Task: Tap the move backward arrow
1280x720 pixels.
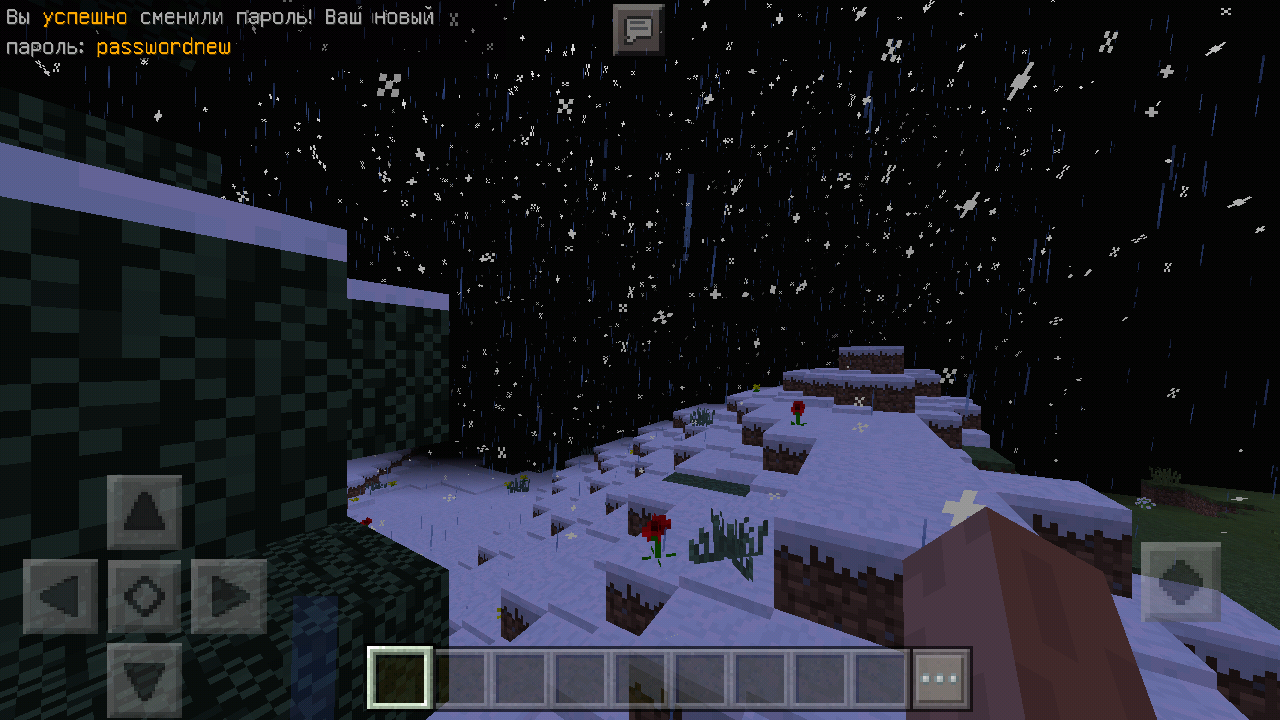Action: click(145, 680)
